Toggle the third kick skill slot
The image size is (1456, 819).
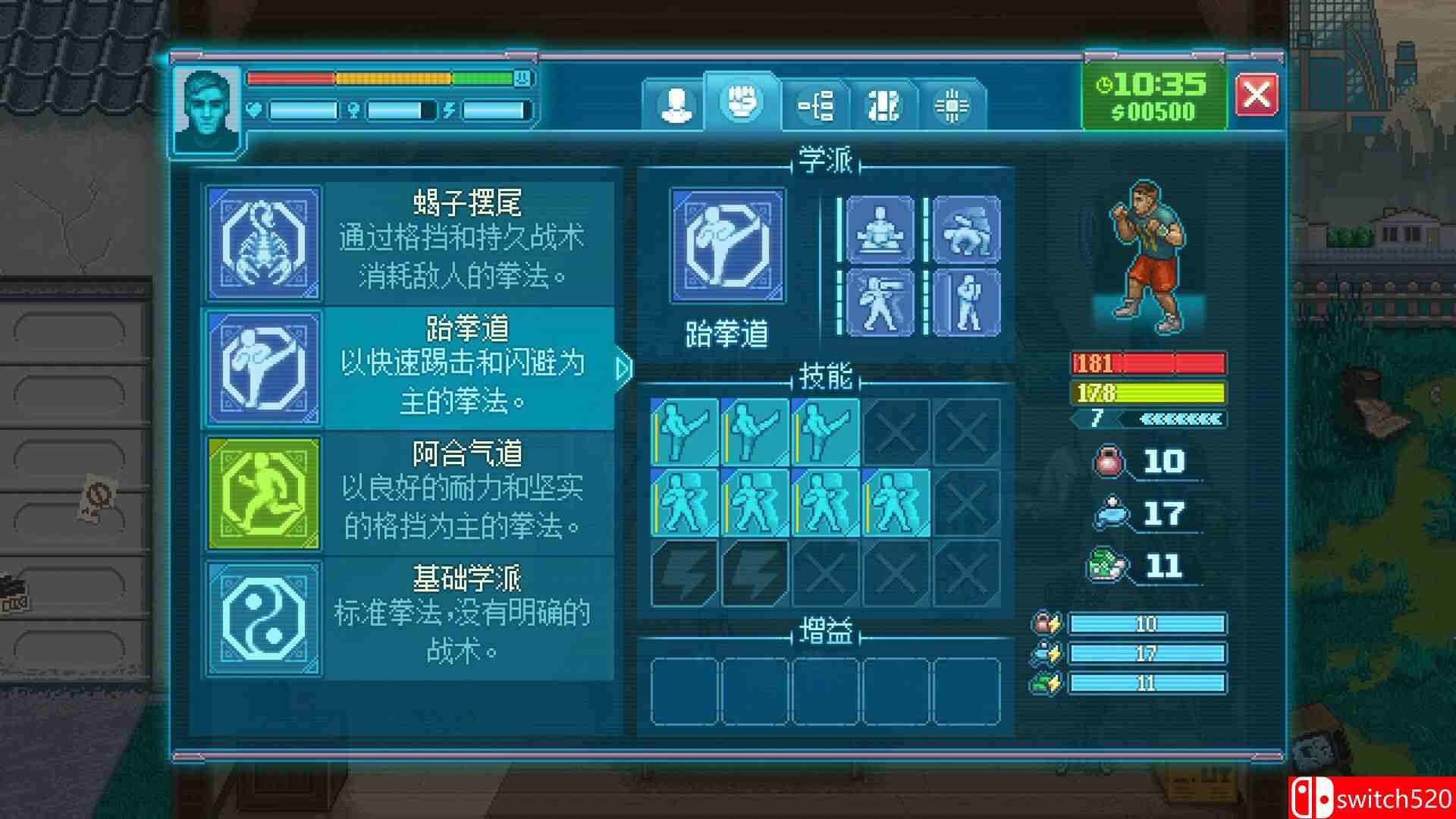coord(827,432)
